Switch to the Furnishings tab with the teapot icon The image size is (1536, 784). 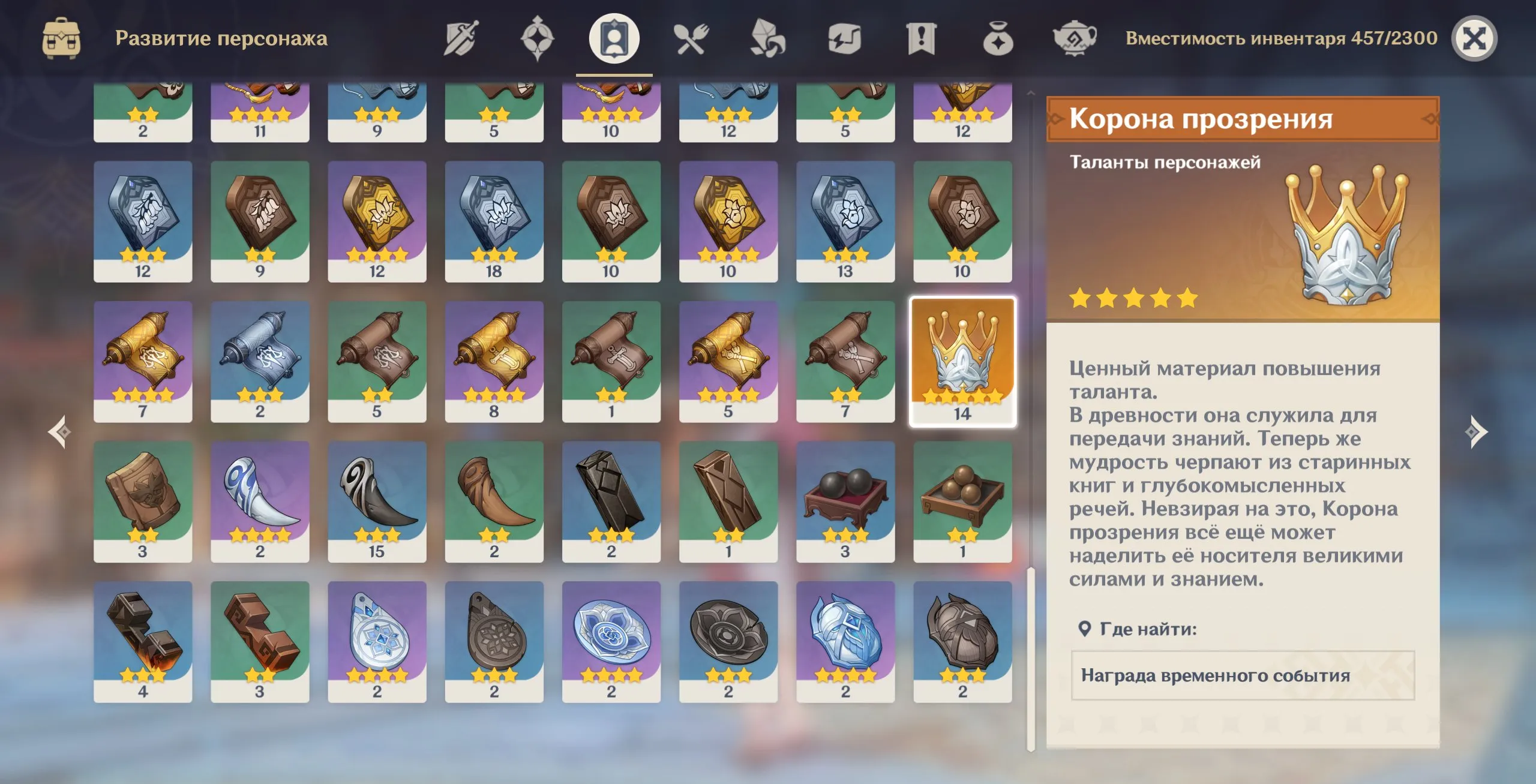pyautogui.click(x=1075, y=39)
